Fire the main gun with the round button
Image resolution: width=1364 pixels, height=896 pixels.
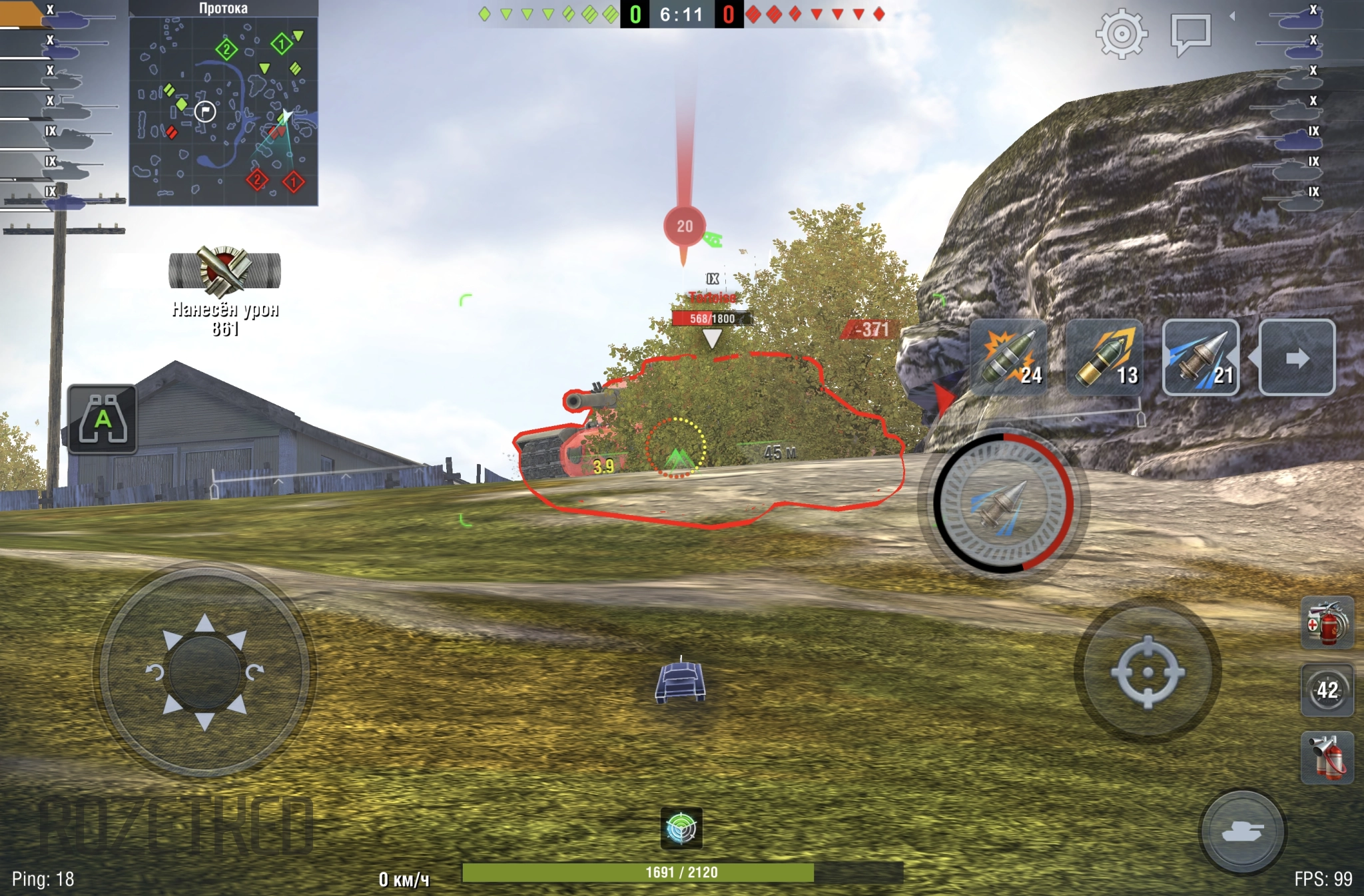tap(1004, 503)
